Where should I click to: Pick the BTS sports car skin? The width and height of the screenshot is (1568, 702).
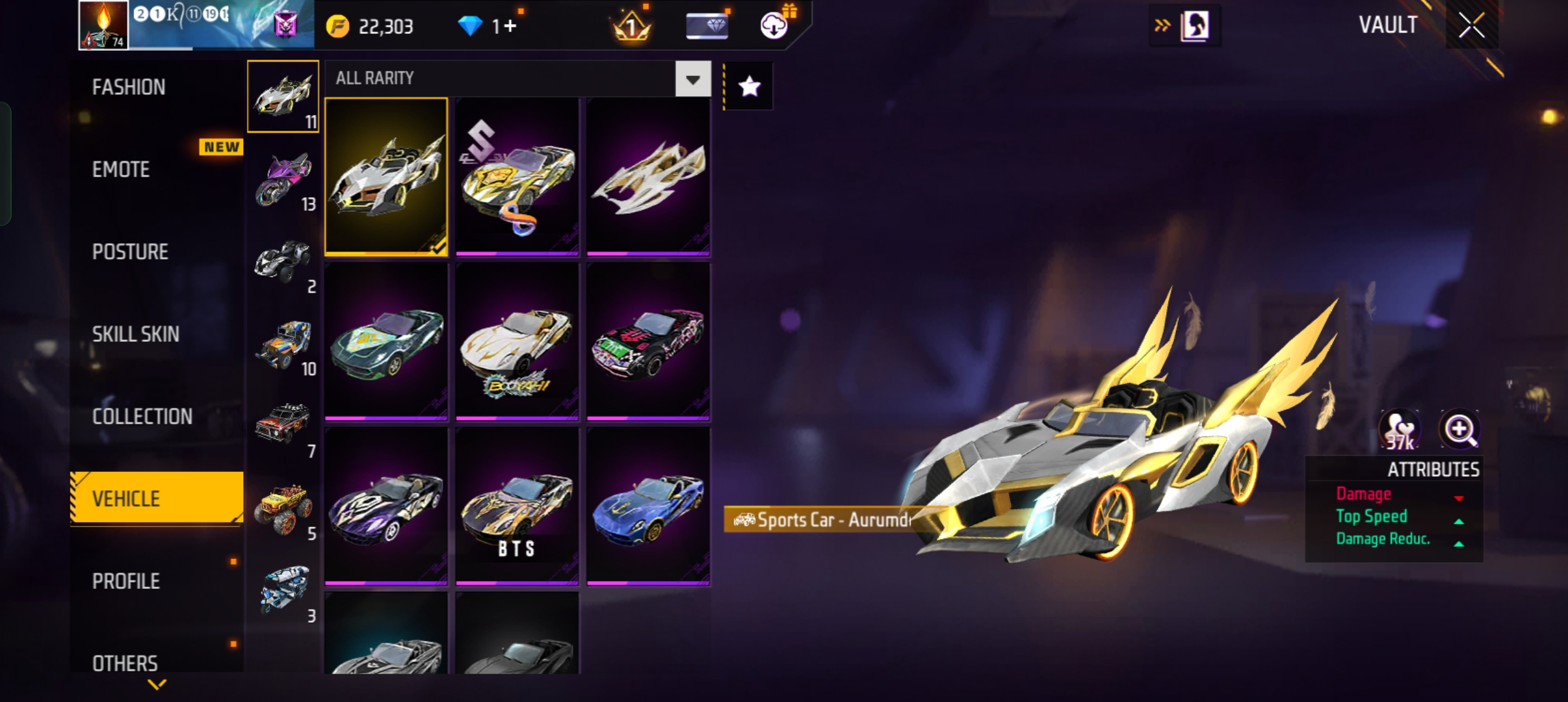pos(517,507)
